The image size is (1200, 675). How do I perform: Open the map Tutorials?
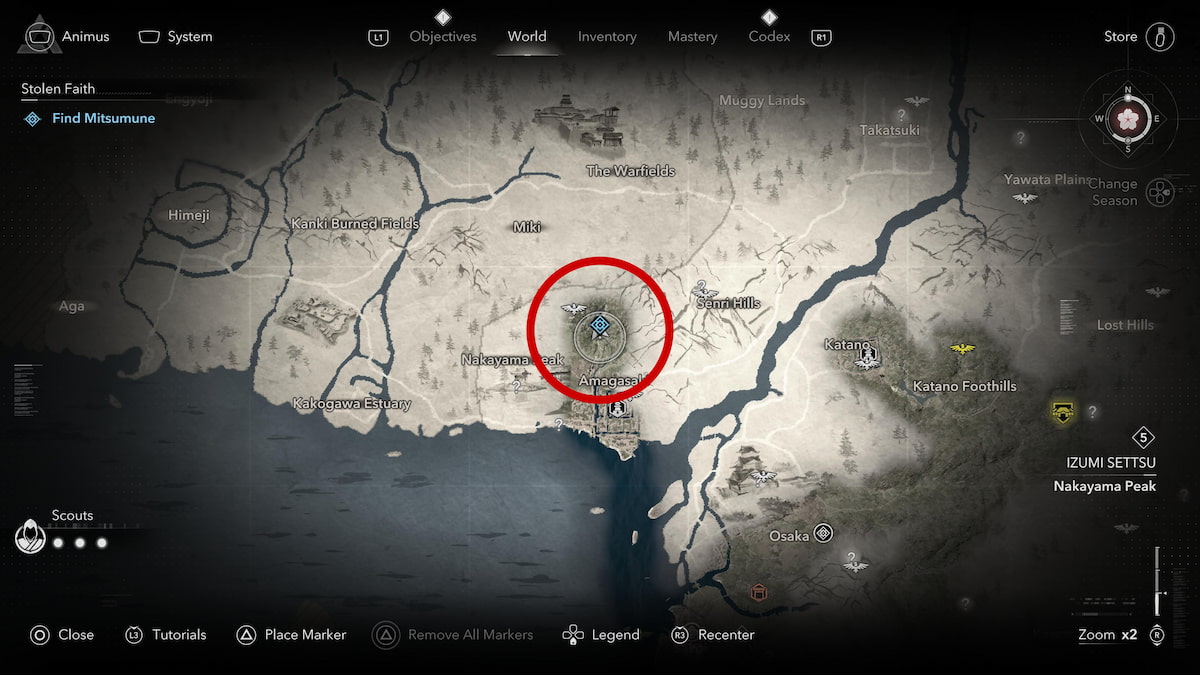tap(166, 635)
